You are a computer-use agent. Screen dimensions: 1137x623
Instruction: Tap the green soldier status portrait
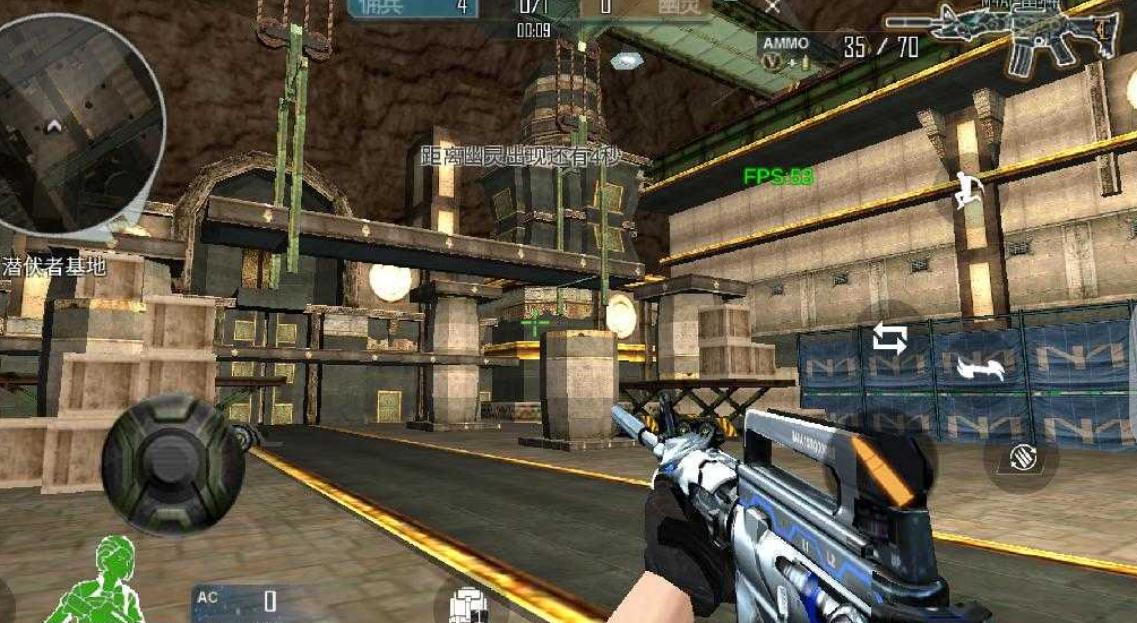point(97,583)
